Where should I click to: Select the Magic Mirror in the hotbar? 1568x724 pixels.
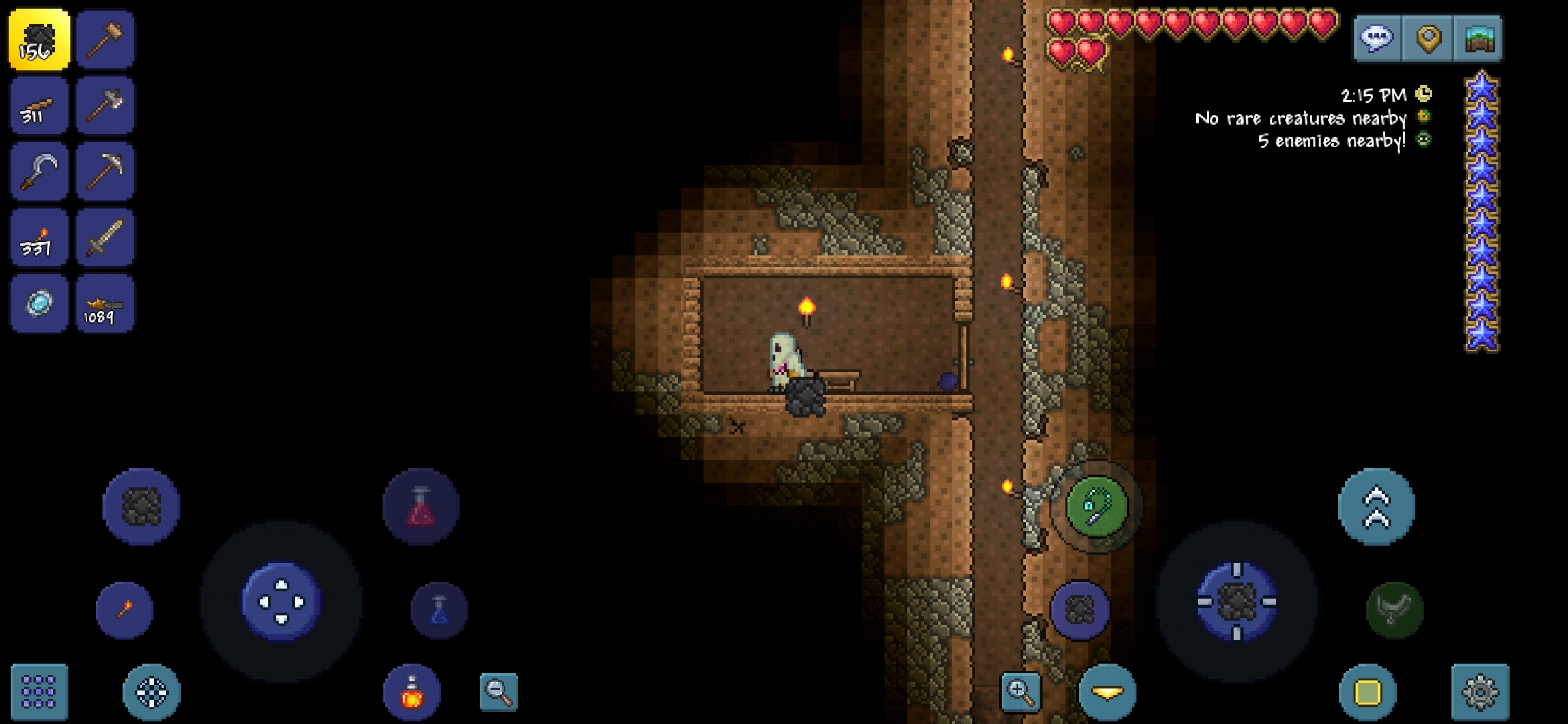click(38, 302)
